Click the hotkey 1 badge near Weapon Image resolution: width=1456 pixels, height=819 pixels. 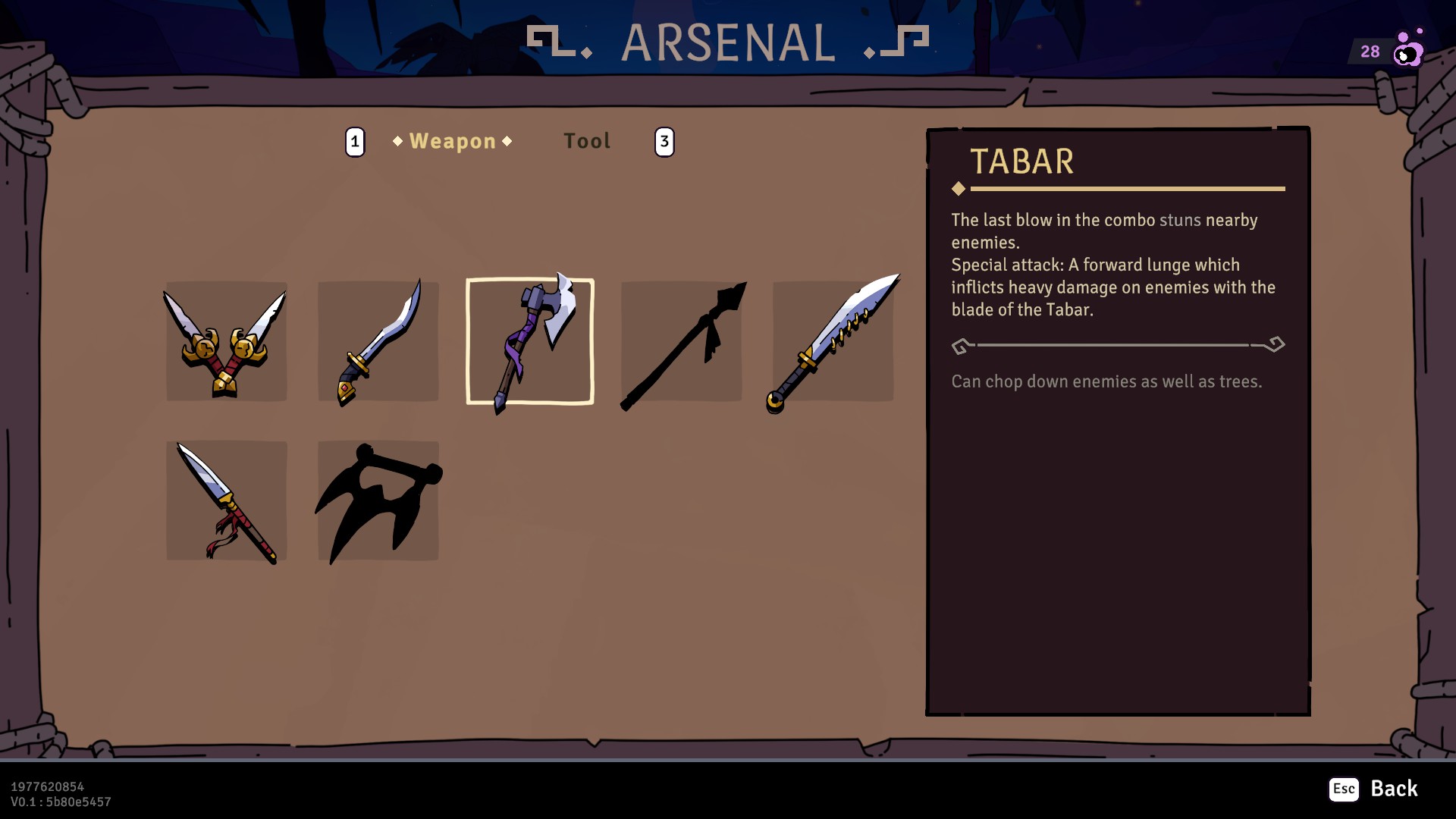click(354, 140)
